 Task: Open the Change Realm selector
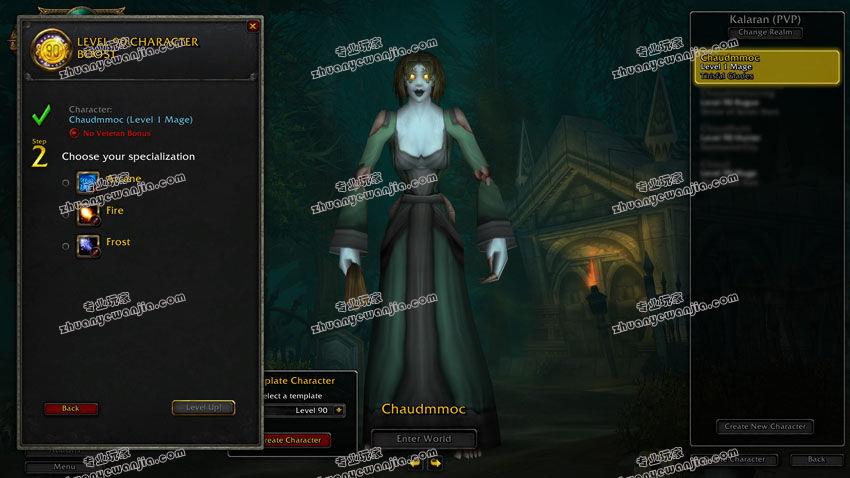(766, 33)
